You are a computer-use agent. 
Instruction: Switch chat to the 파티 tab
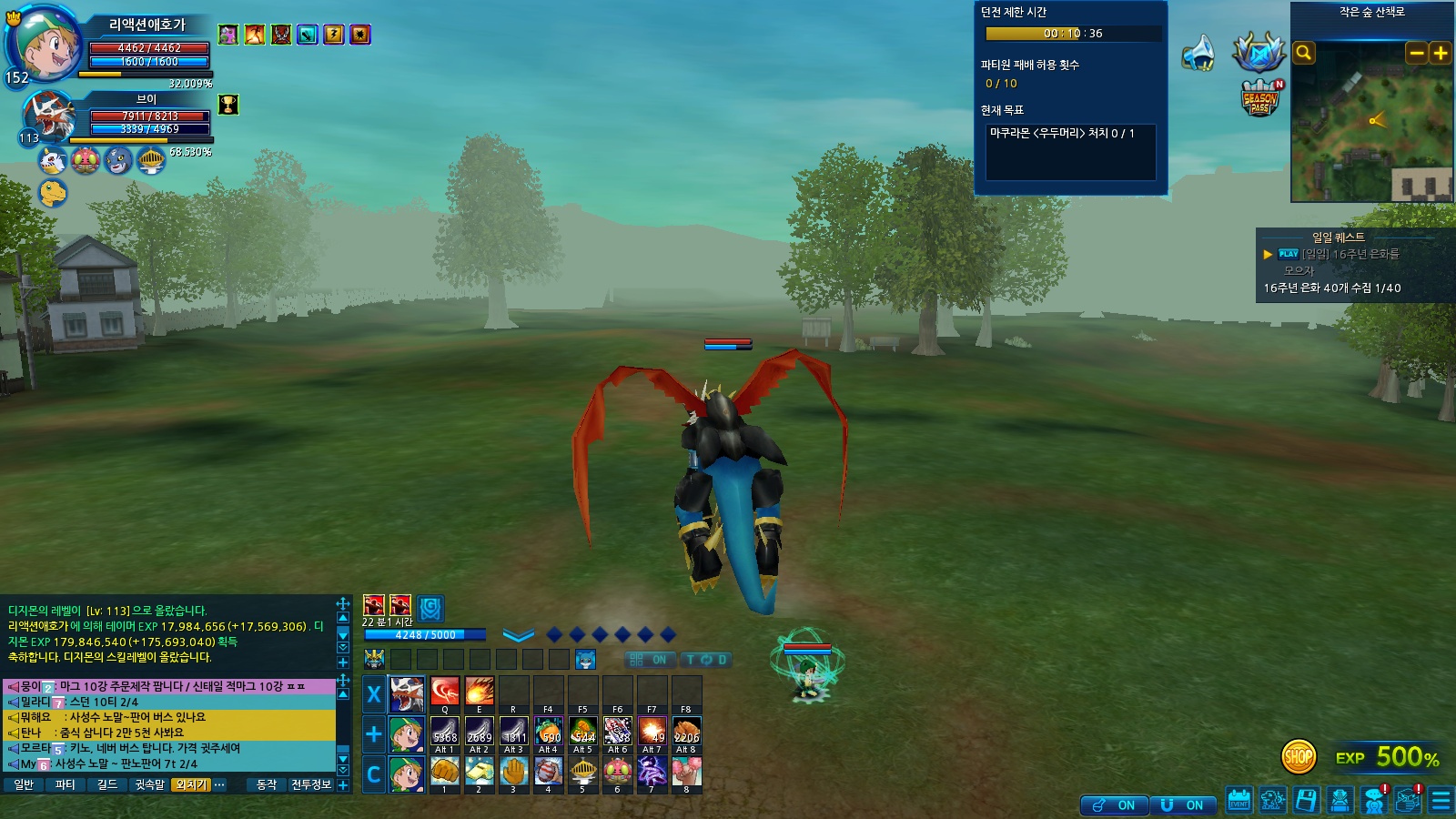click(x=65, y=784)
